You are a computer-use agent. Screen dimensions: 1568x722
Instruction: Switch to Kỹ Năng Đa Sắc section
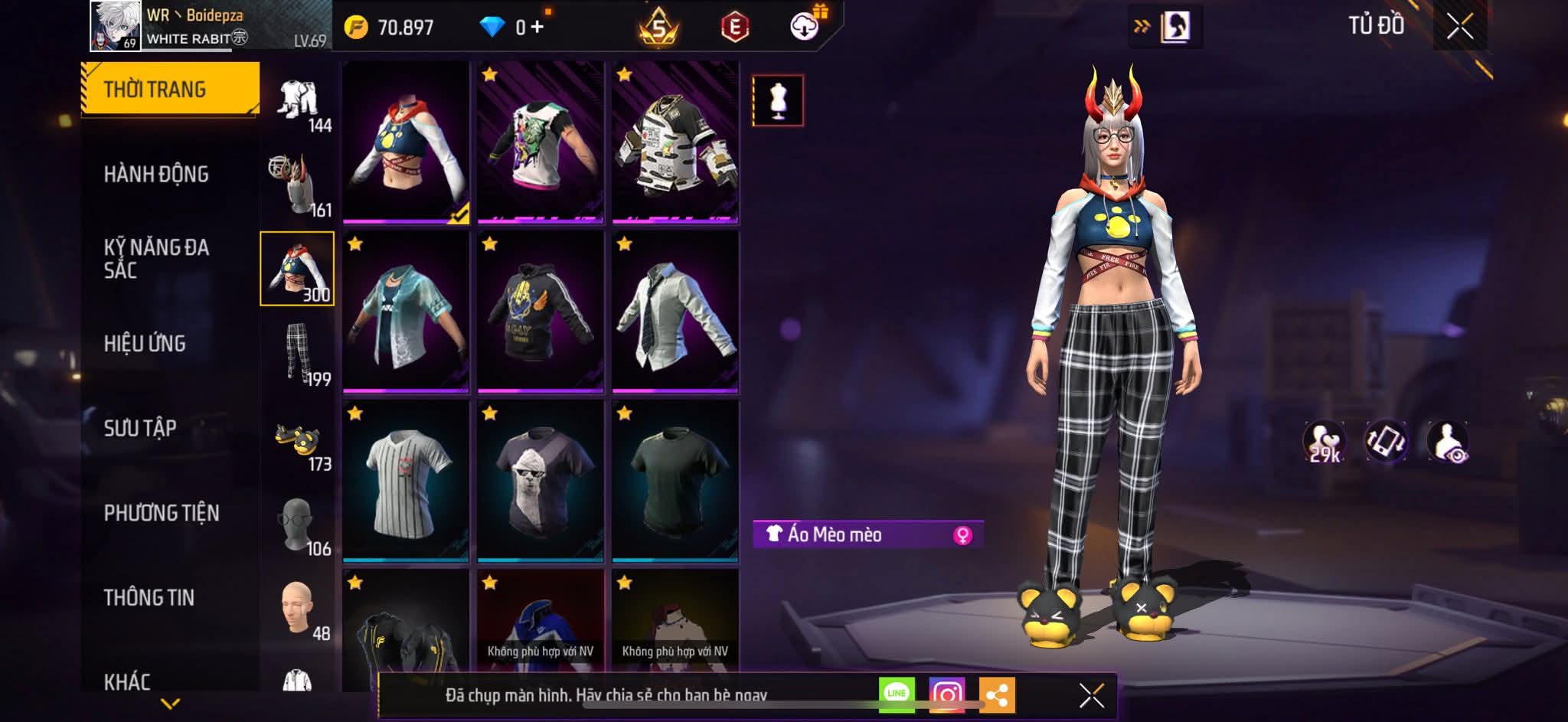[x=156, y=259]
